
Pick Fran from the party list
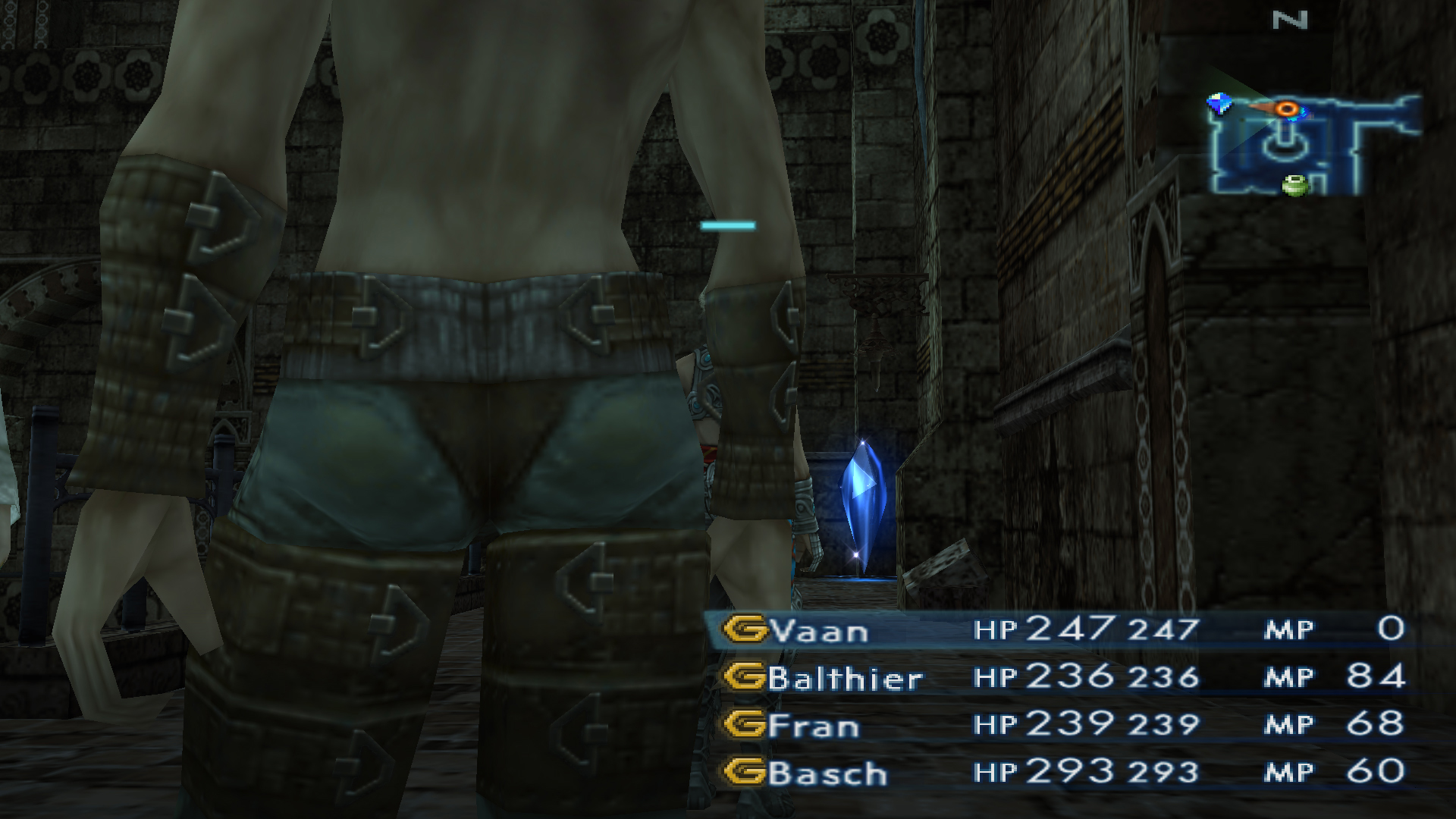pyautogui.click(x=814, y=726)
